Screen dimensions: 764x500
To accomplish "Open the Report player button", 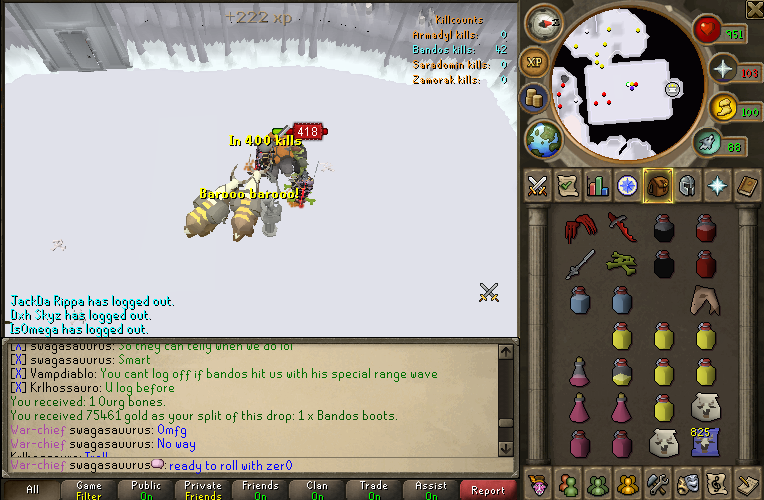I will click(x=488, y=490).
